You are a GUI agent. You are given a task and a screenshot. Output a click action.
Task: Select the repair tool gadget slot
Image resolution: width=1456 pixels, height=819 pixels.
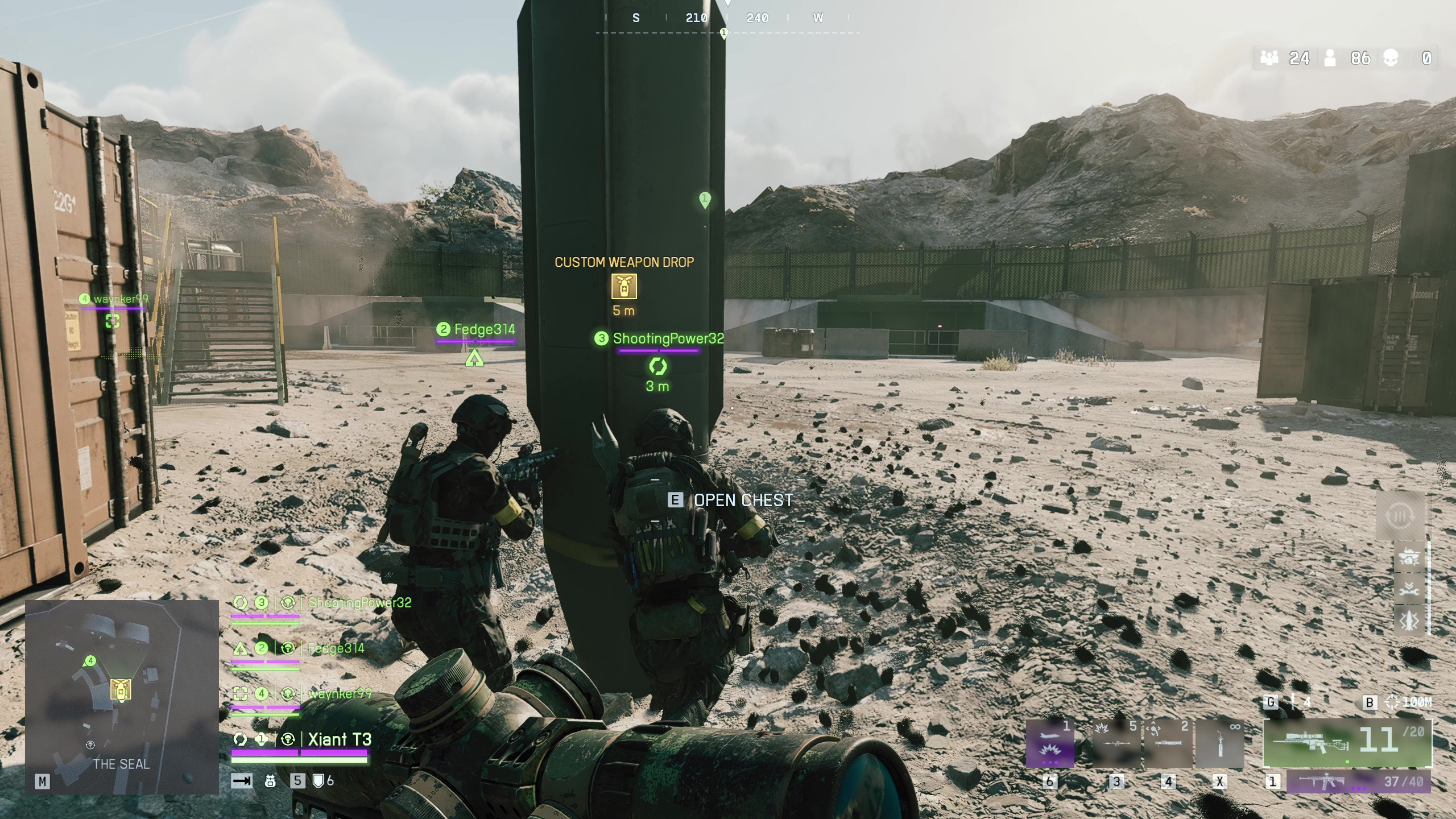(1219, 745)
